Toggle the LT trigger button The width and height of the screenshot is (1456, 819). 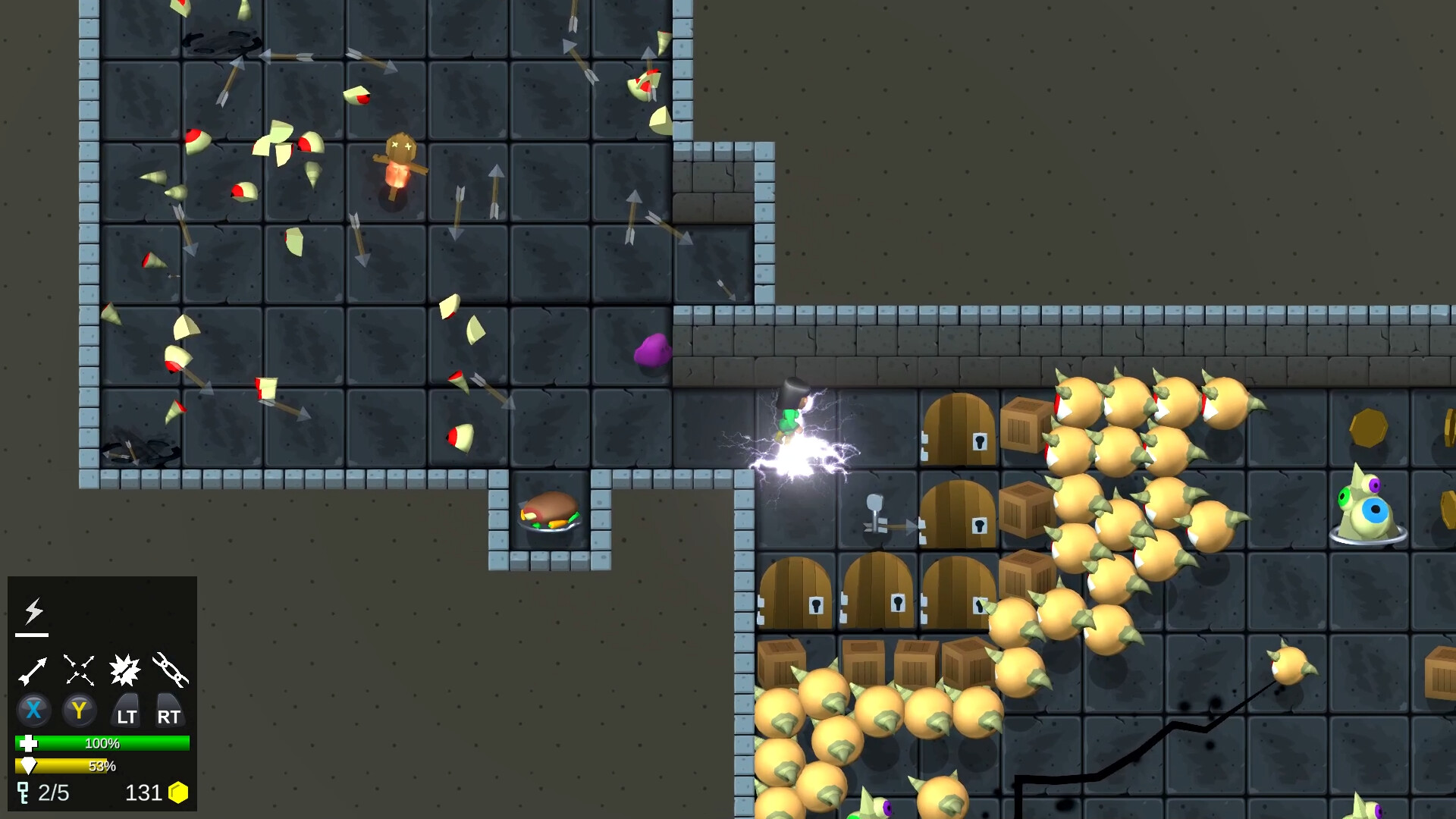click(x=126, y=711)
